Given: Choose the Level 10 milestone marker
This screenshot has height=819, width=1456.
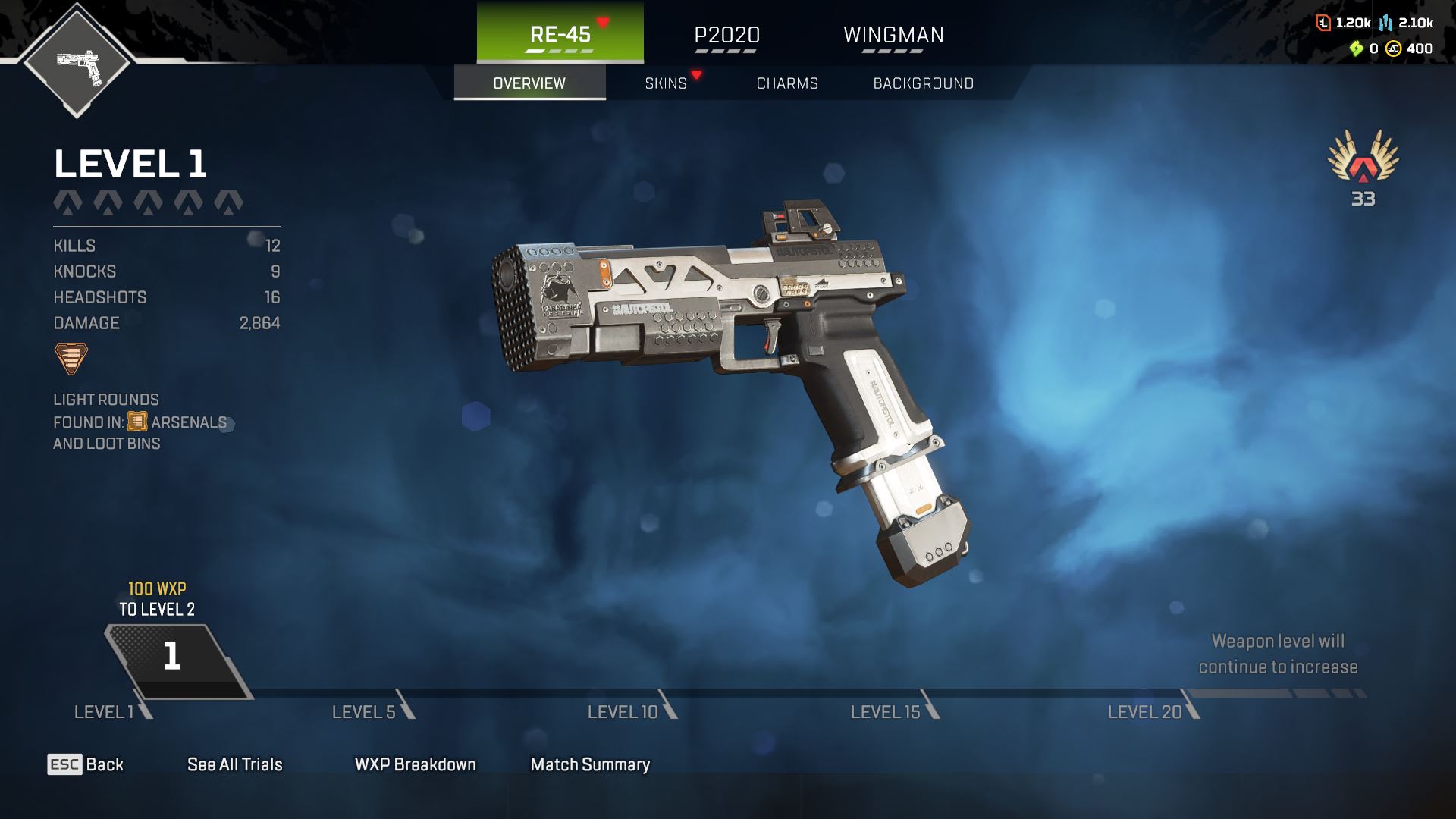Looking at the screenshot, I should (x=630, y=711).
